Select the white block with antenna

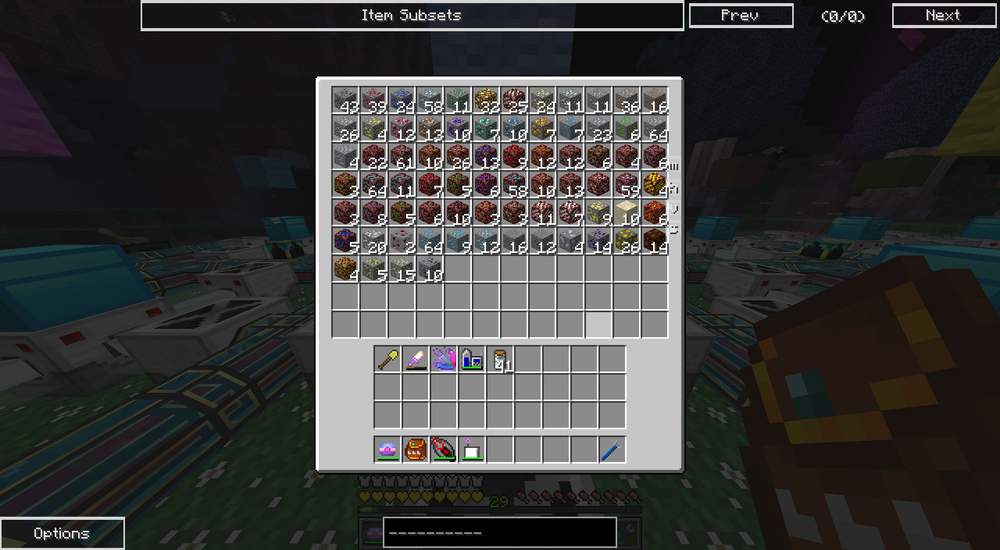click(x=472, y=449)
